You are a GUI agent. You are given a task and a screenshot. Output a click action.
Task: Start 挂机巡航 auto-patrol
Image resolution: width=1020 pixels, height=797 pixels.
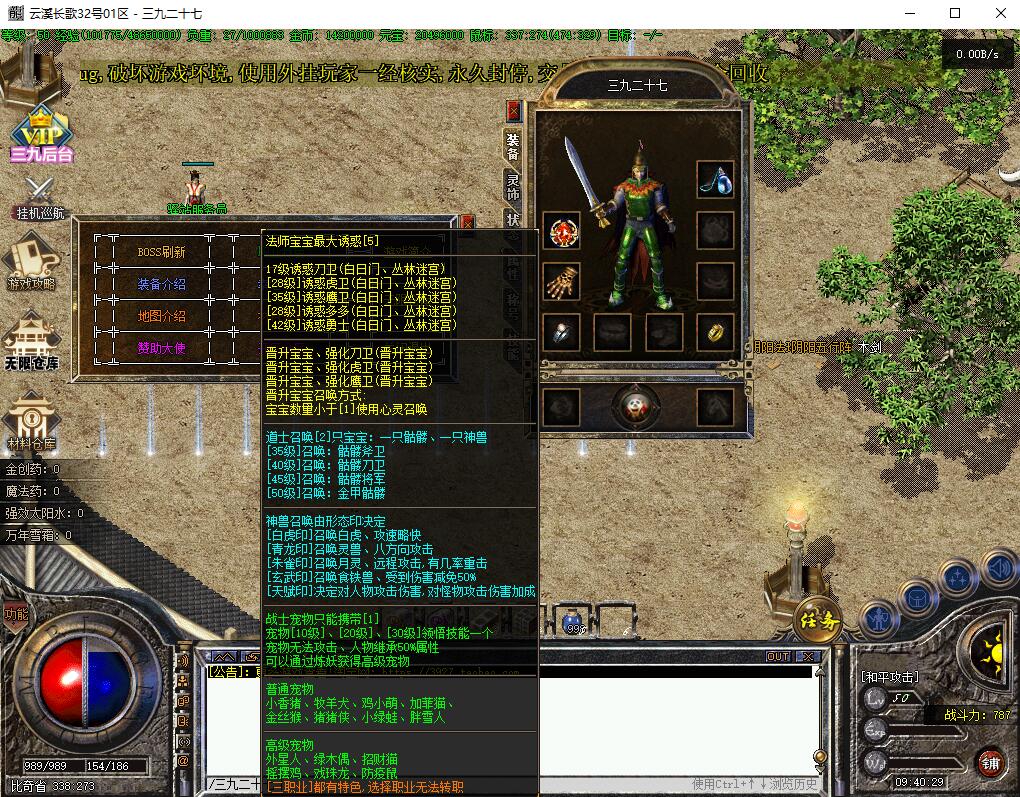(x=39, y=198)
